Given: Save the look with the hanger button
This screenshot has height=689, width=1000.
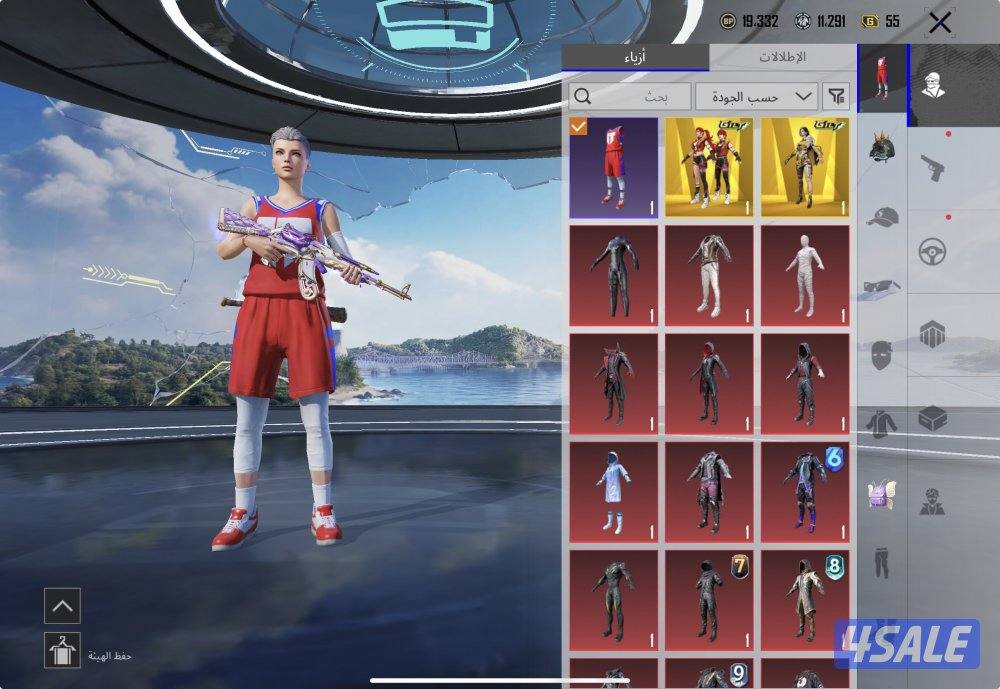Looking at the screenshot, I should coord(62,650).
